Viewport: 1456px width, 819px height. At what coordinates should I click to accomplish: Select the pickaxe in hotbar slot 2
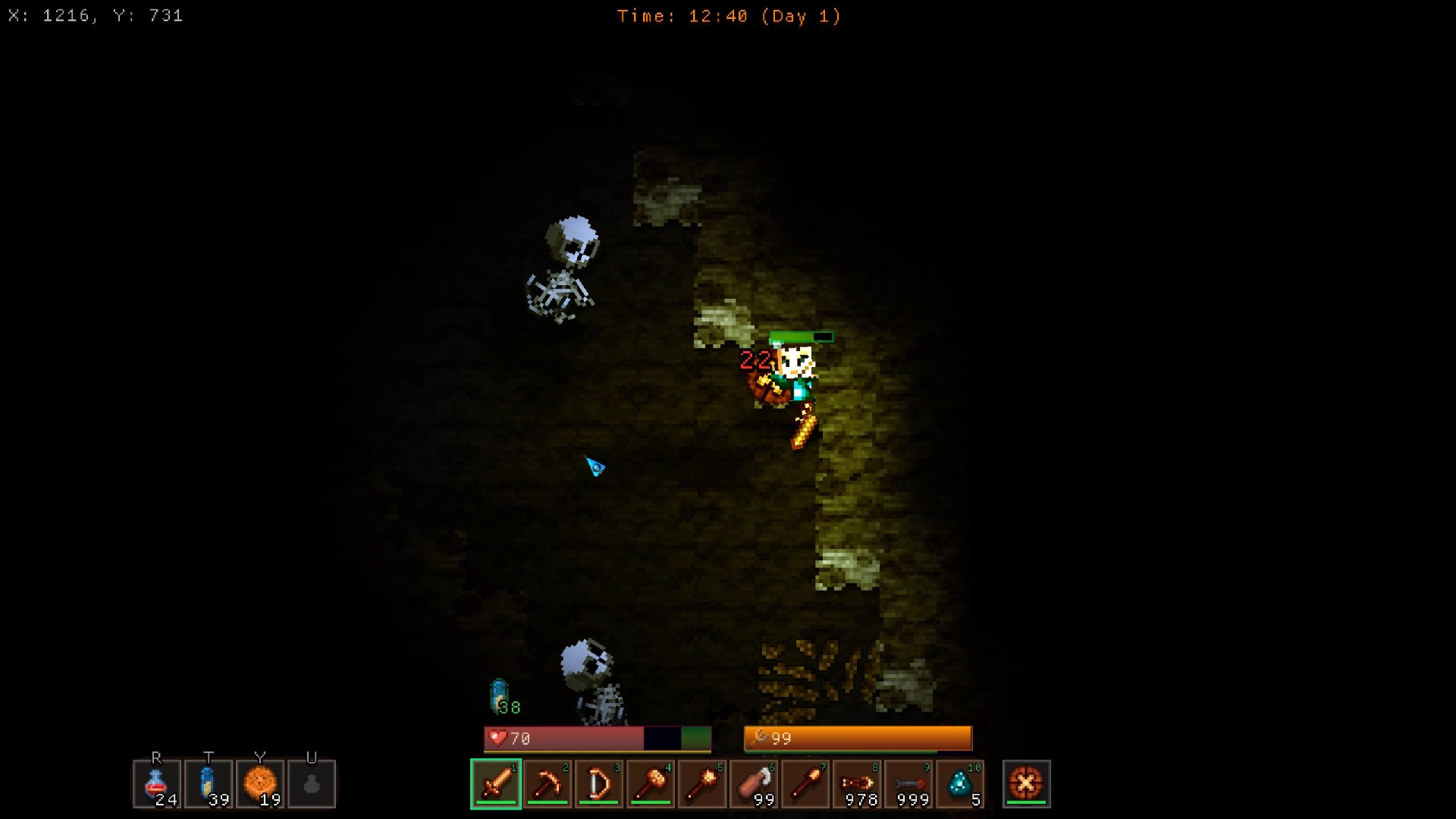tap(547, 784)
